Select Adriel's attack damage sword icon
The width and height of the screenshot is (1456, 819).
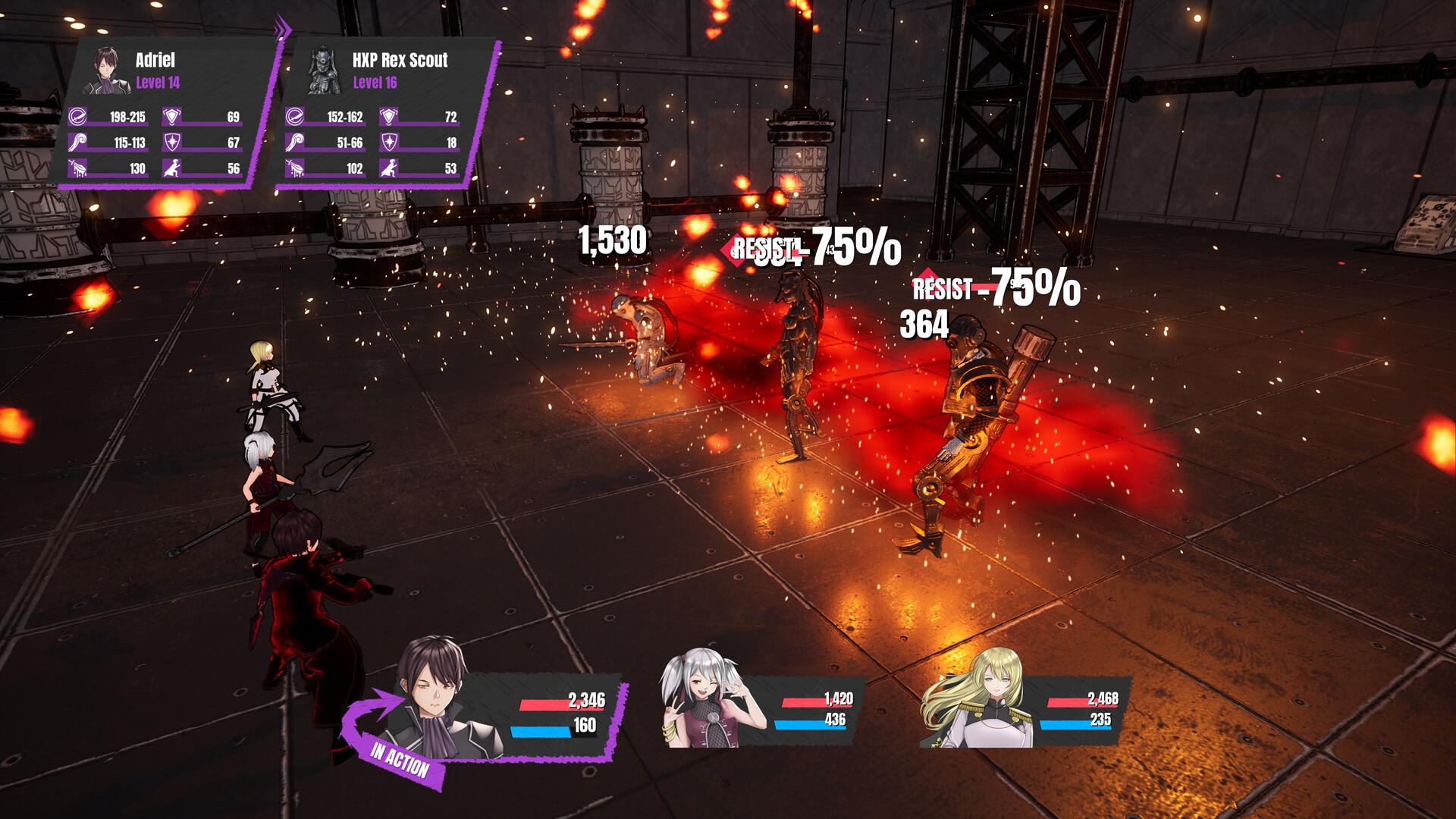(77, 118)
